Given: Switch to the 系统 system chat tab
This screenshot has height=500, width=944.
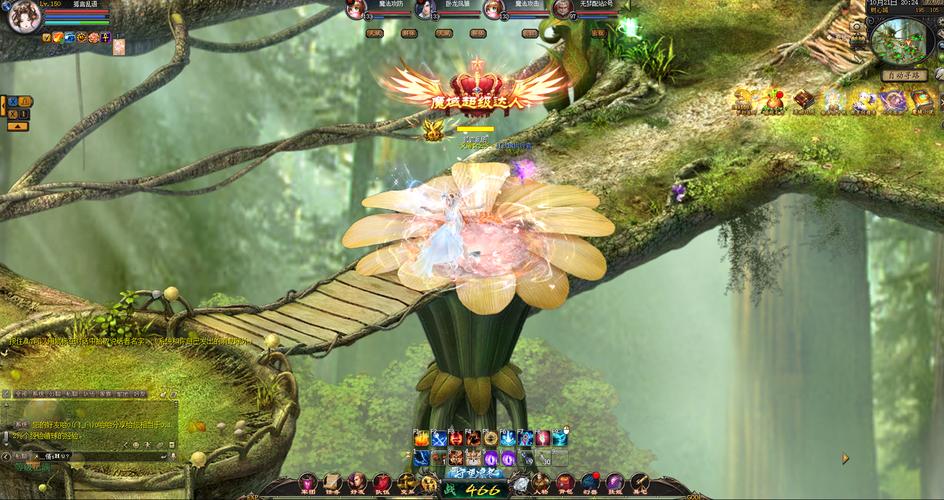Looking at the screenshot, I should (38, 395).
